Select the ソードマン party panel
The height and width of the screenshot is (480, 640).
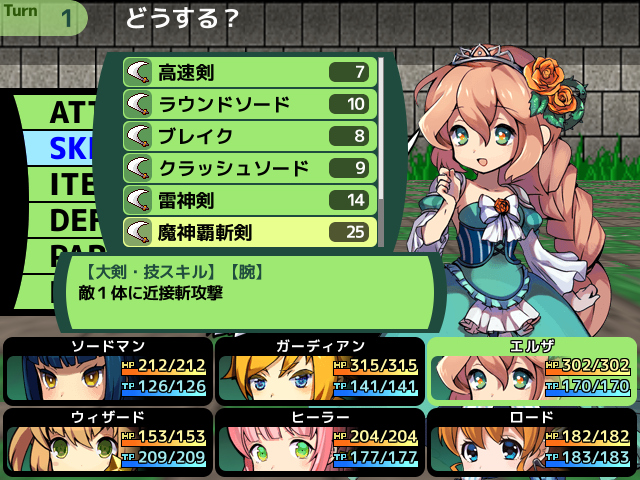point(106,370)
